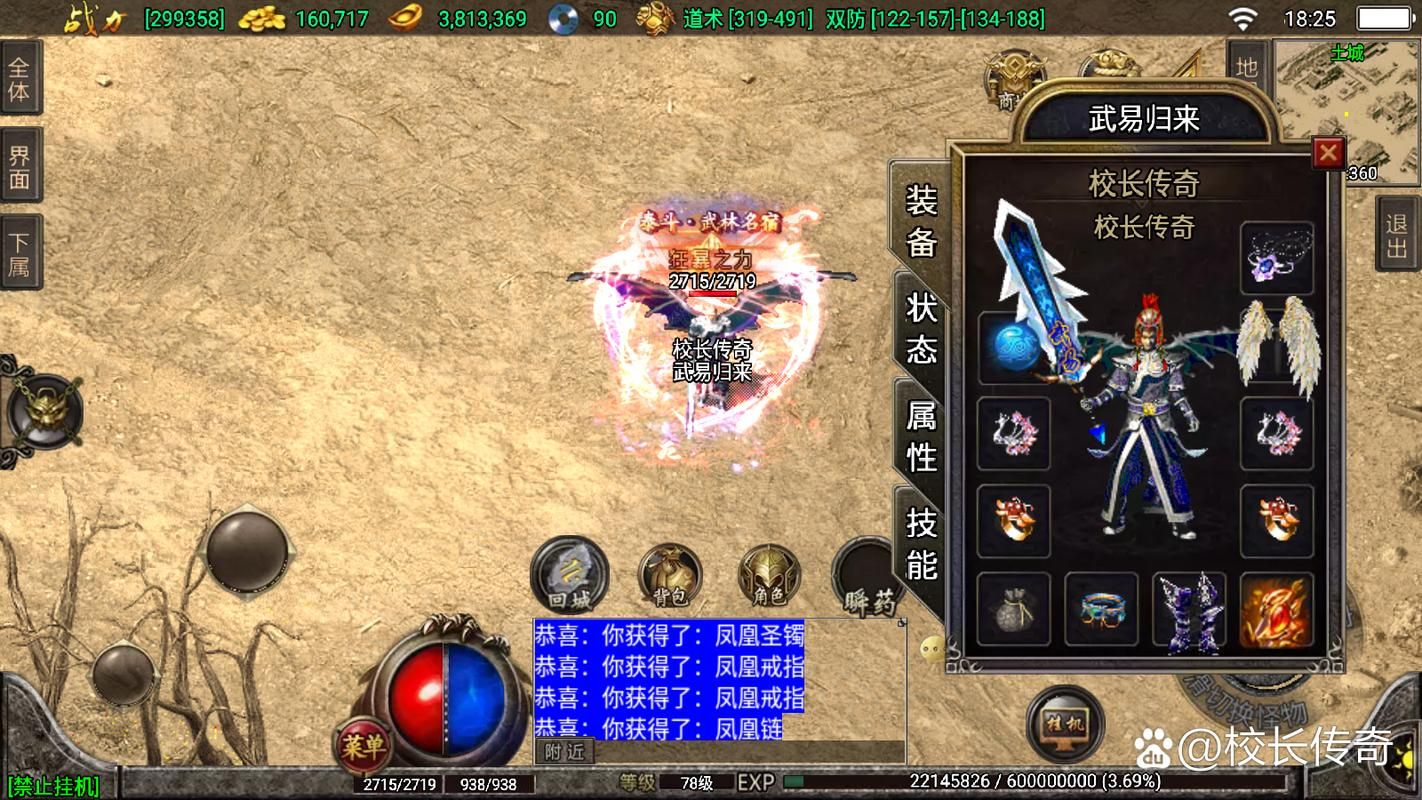Show the 技能 skills tab
This screenshot has height=800, width=1422.
921,543
